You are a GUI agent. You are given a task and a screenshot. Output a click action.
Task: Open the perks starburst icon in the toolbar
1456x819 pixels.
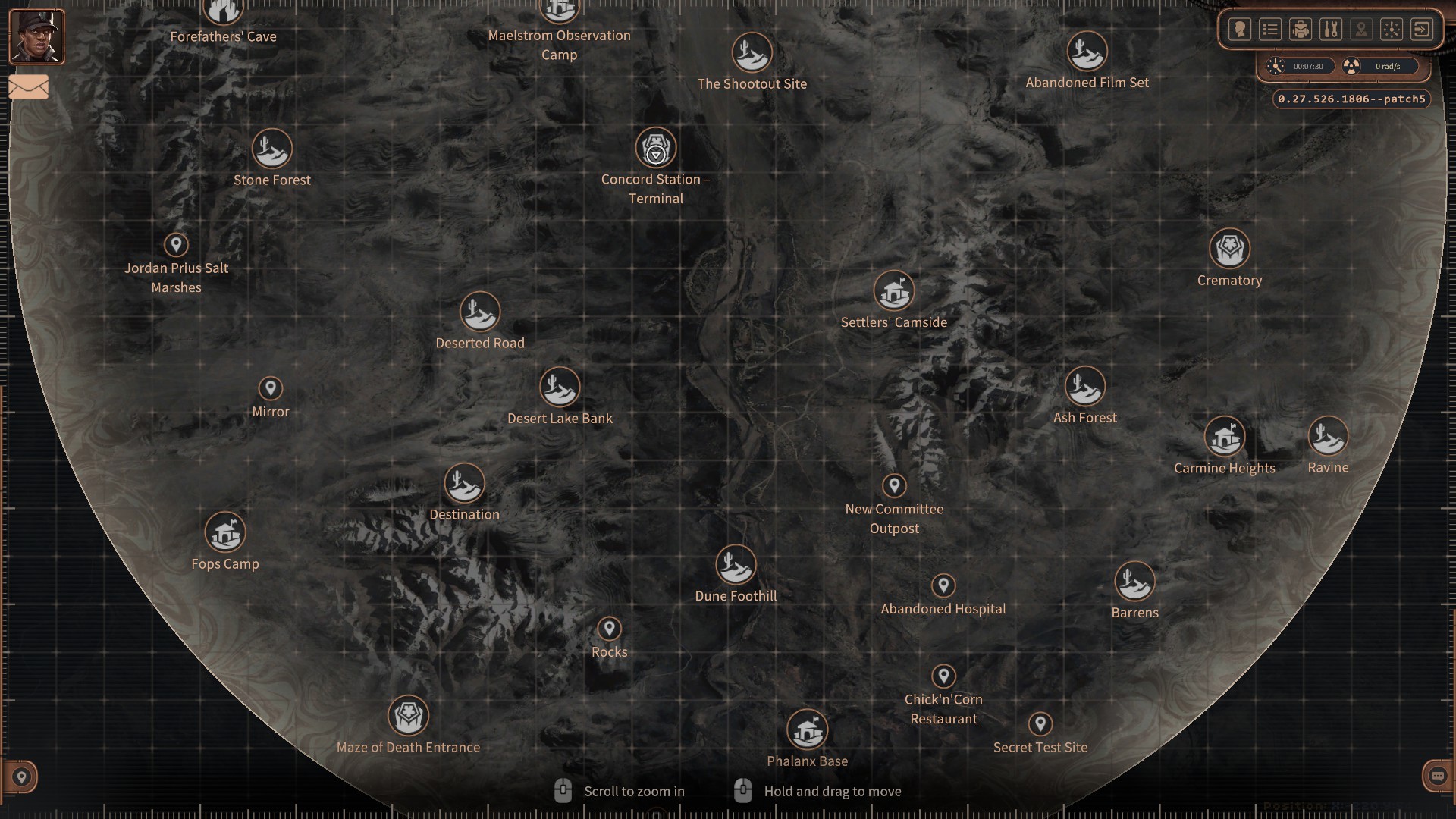pyautogui.click(x=1392, y=29)
